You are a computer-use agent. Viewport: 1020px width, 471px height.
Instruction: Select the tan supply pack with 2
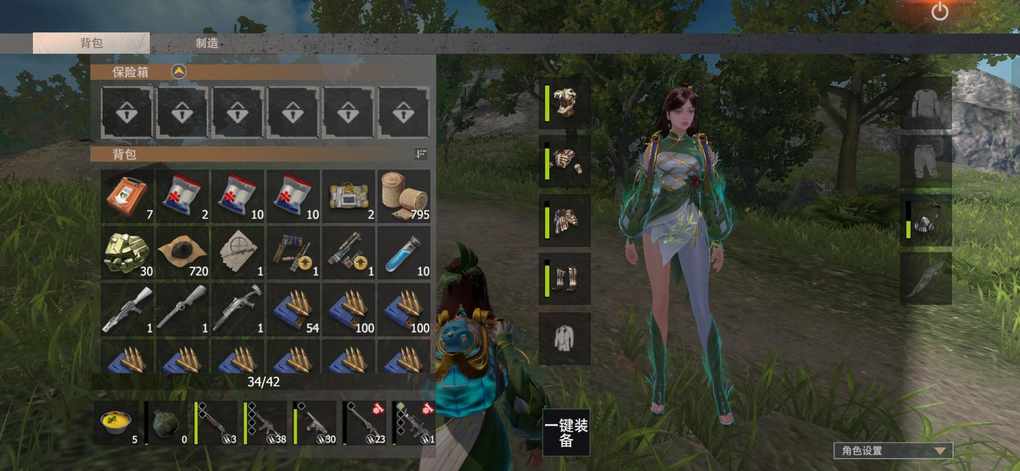click(x=349, y=196)
